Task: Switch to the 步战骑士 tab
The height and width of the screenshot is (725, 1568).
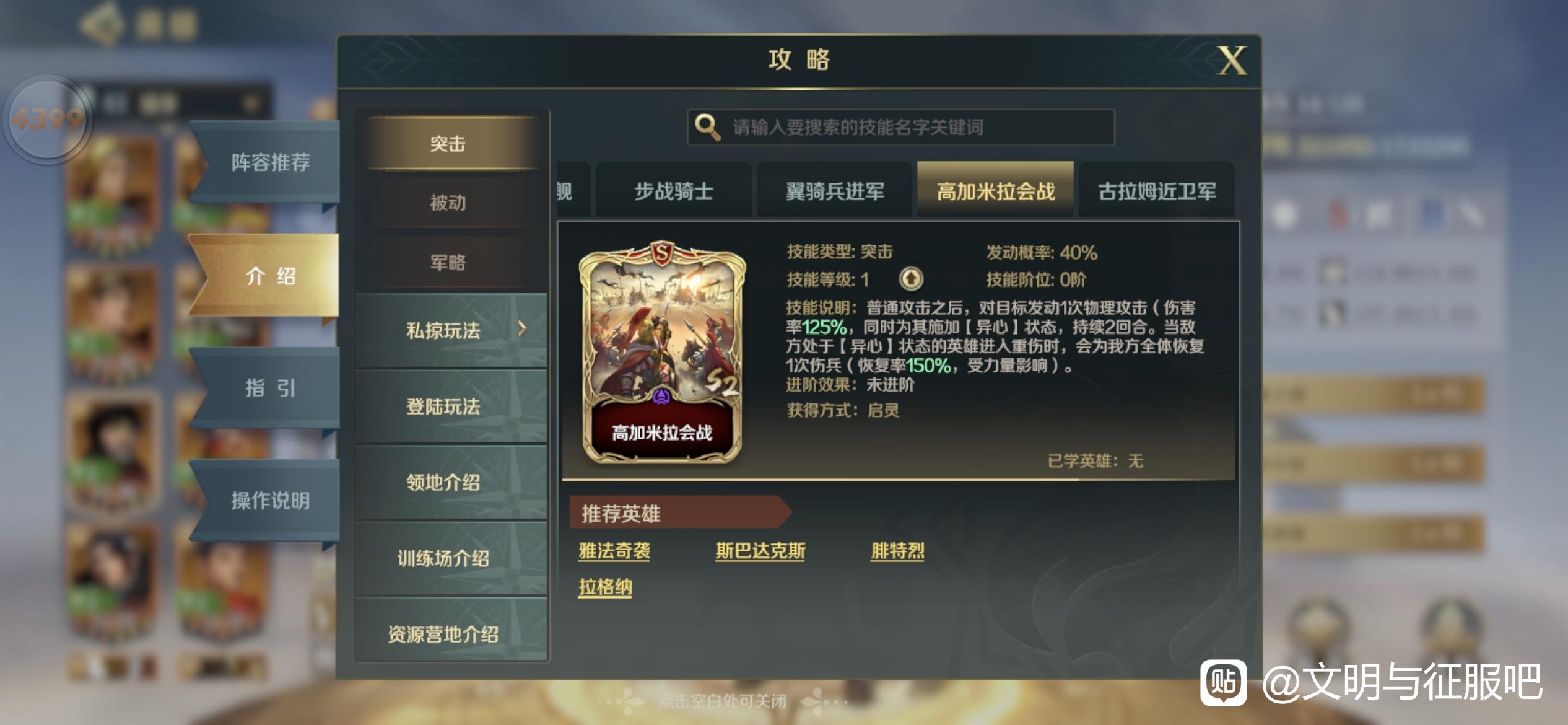Action: pyautogui.click(x=674, y=190)
